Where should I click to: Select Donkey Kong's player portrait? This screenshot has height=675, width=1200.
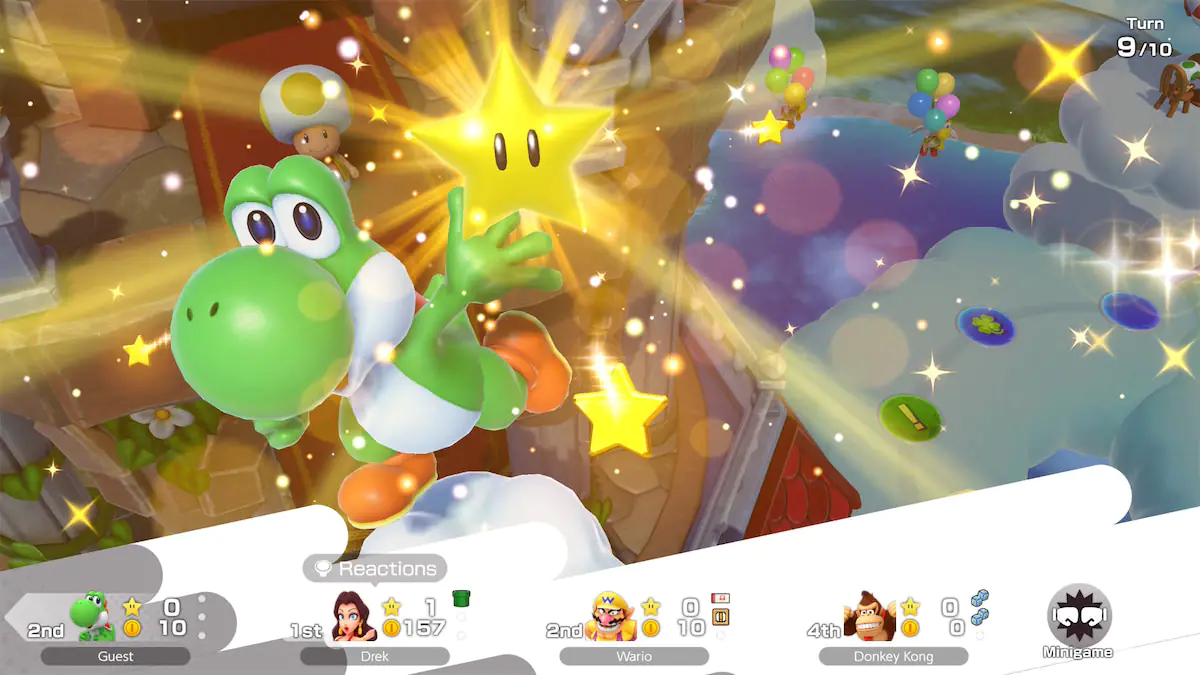pyautogui.click(x=869, y=615)
